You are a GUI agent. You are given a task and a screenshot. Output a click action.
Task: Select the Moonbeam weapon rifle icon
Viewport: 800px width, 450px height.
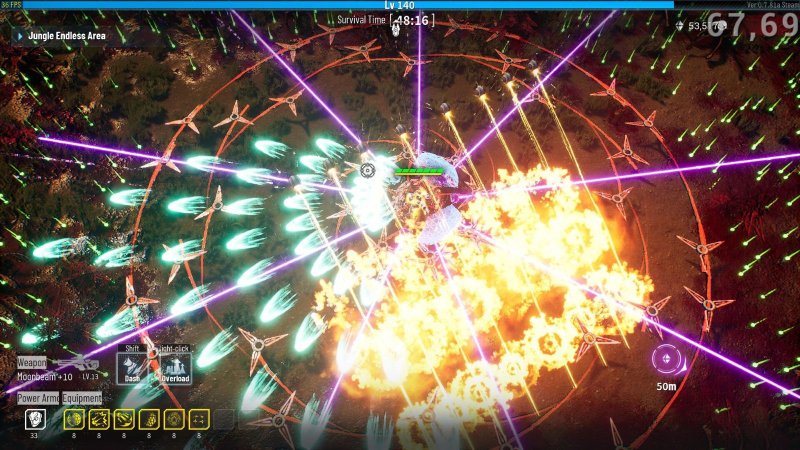[x=78, y=364]
